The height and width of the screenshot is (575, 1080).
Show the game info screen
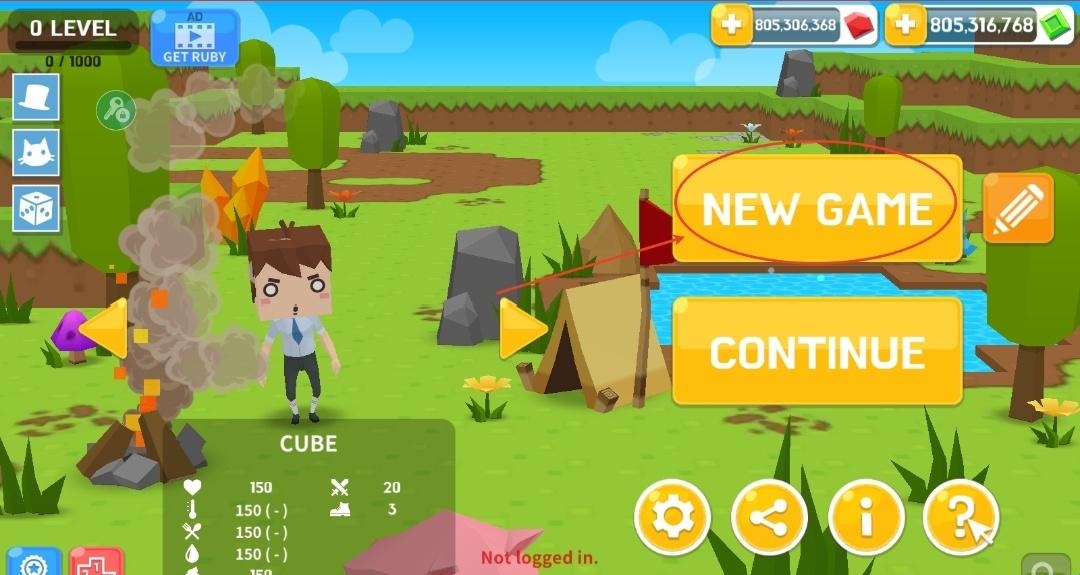866,517
